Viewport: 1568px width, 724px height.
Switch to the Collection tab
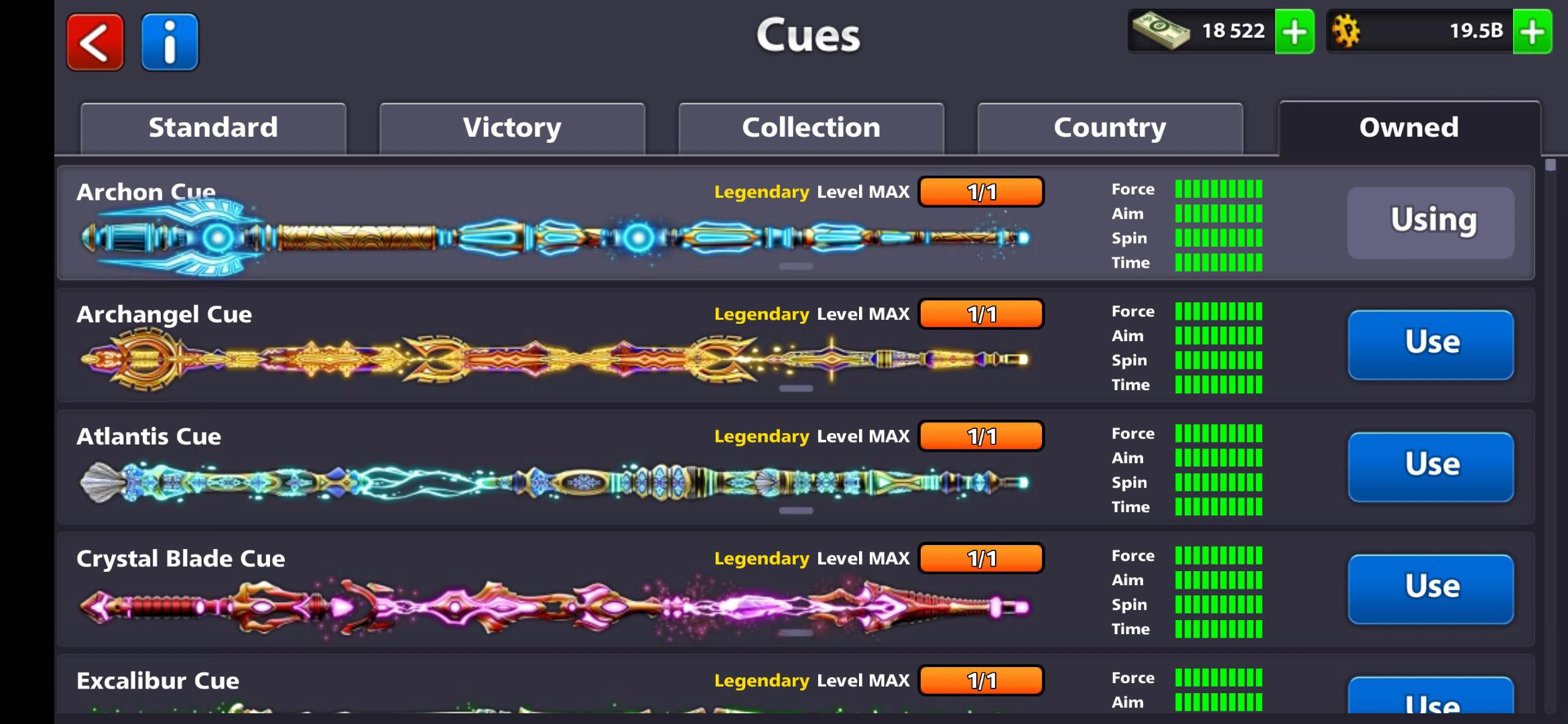[811, 127]
